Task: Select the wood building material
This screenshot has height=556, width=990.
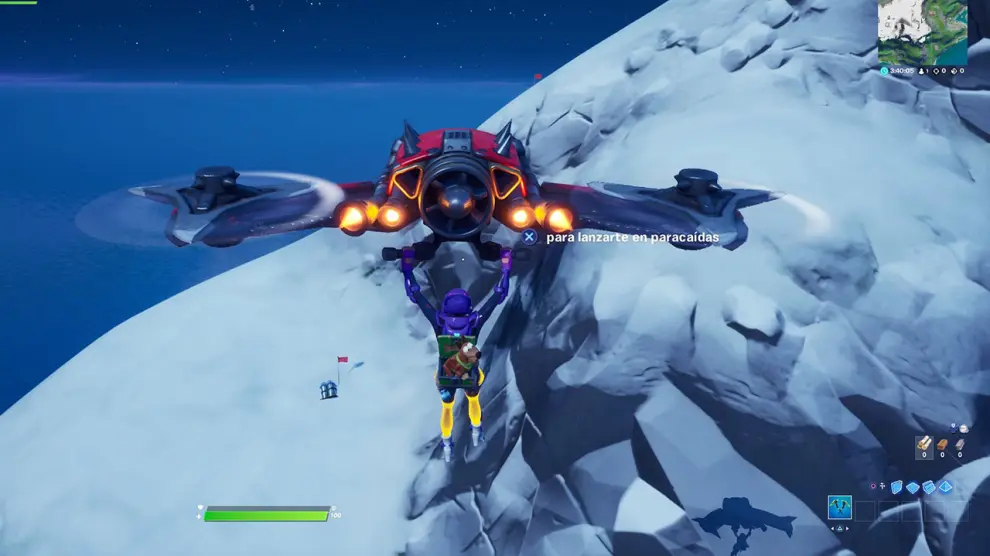Action: pos(925,443)
